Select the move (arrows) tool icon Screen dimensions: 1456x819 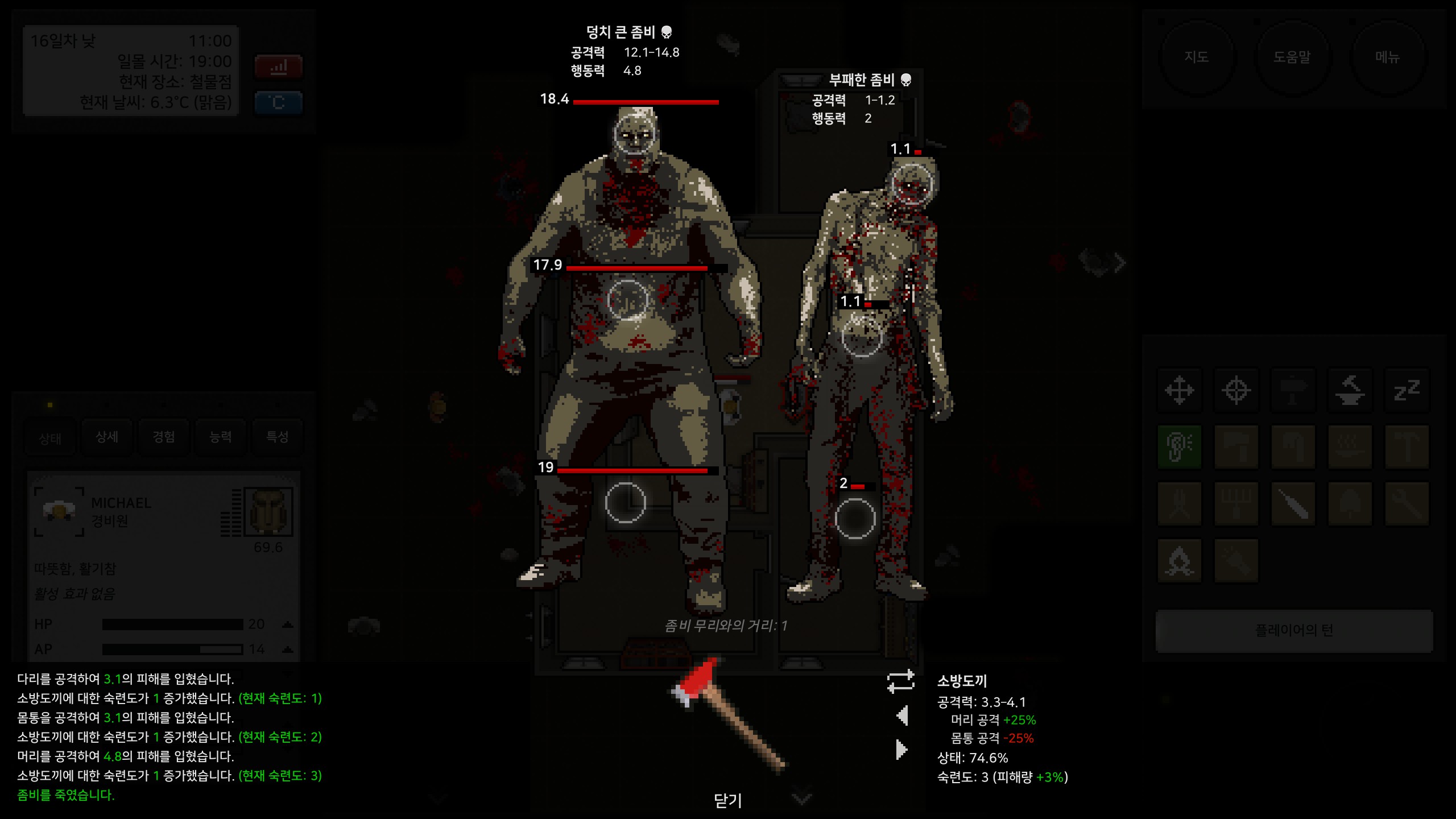[1180, 391]
